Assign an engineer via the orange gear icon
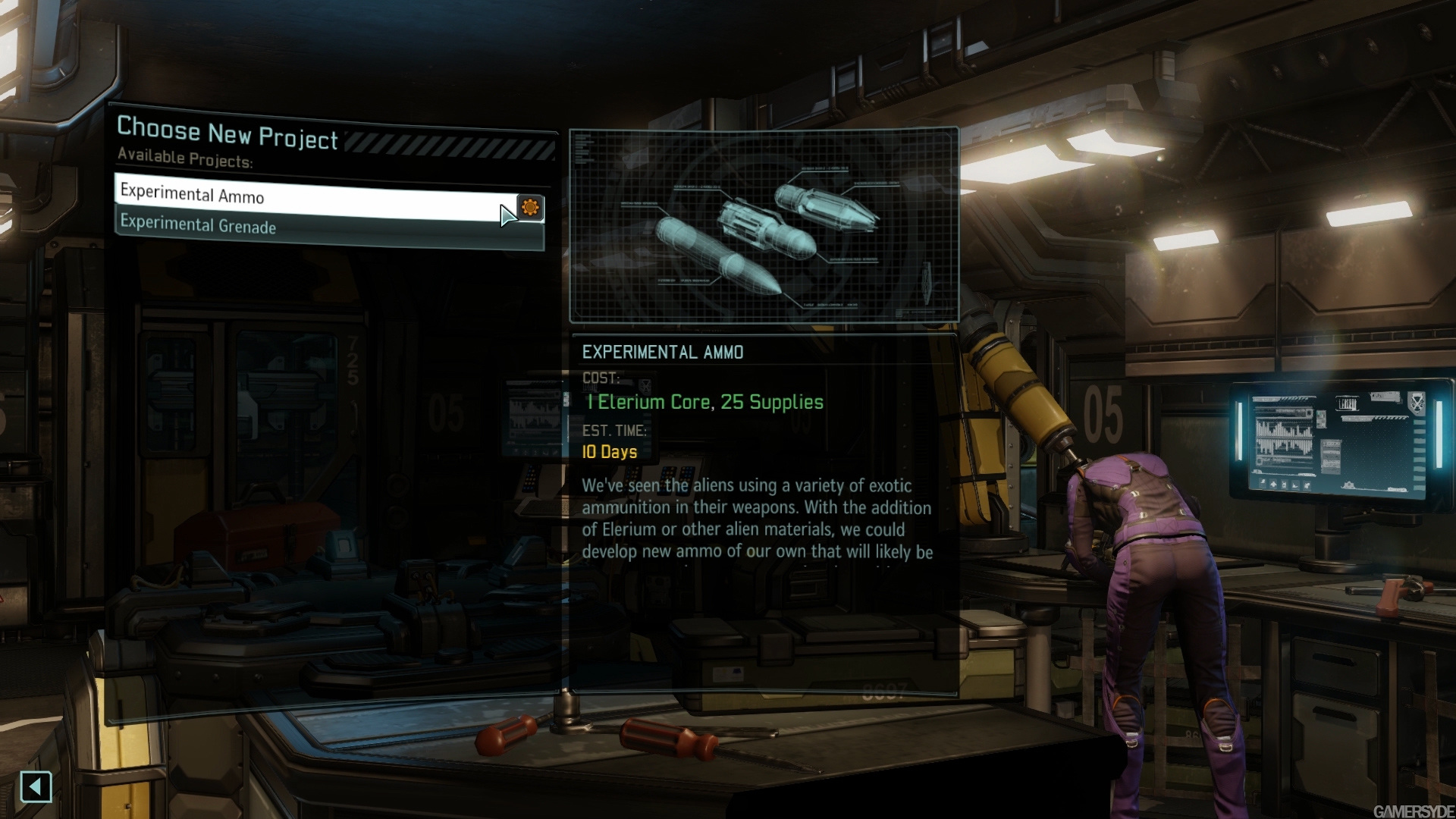Screen dimensions: 1456x819 tap(532, 207)
